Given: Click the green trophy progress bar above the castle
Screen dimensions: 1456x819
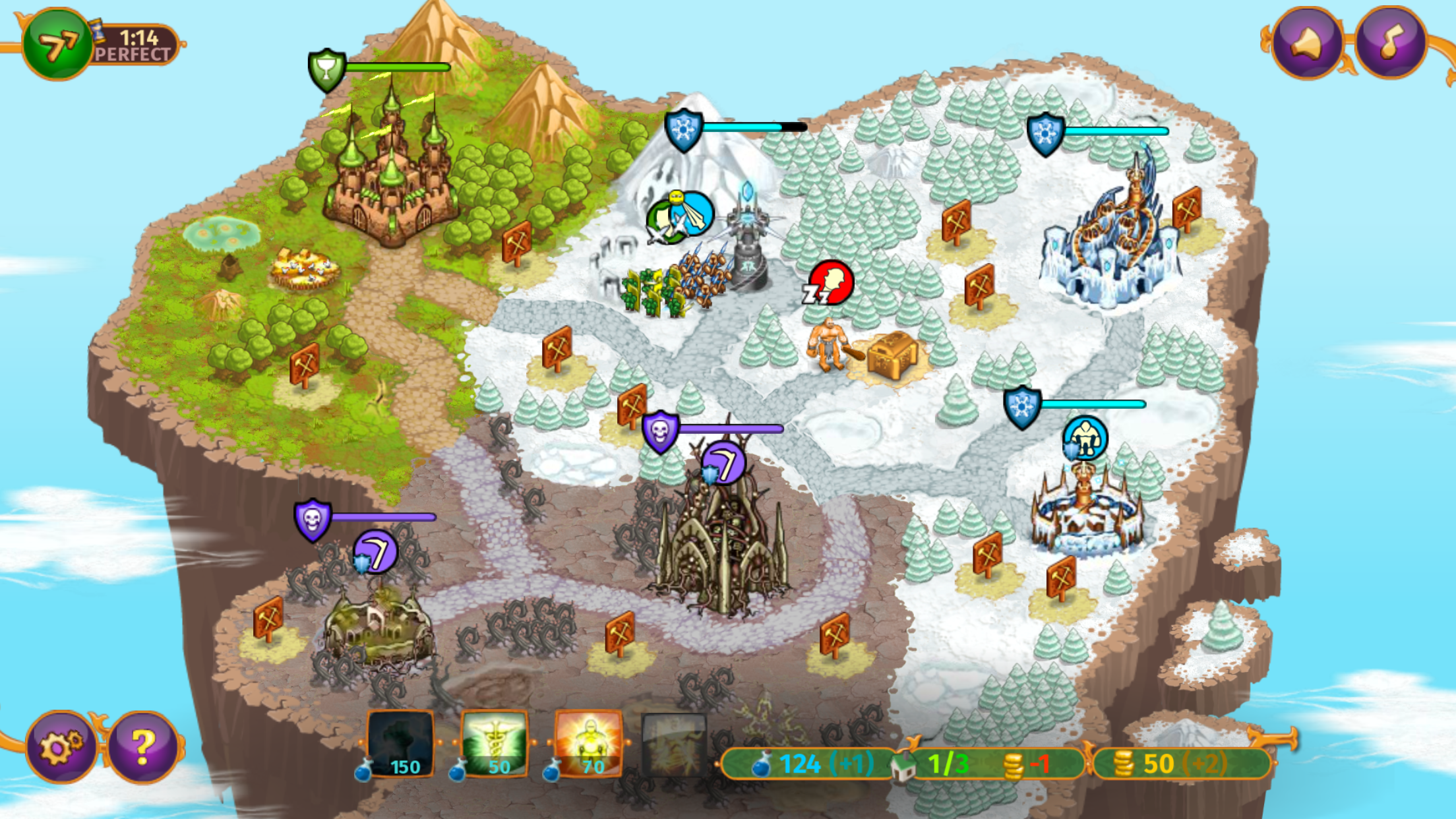Looking at the screenshot, I should [x=326, y=69].
